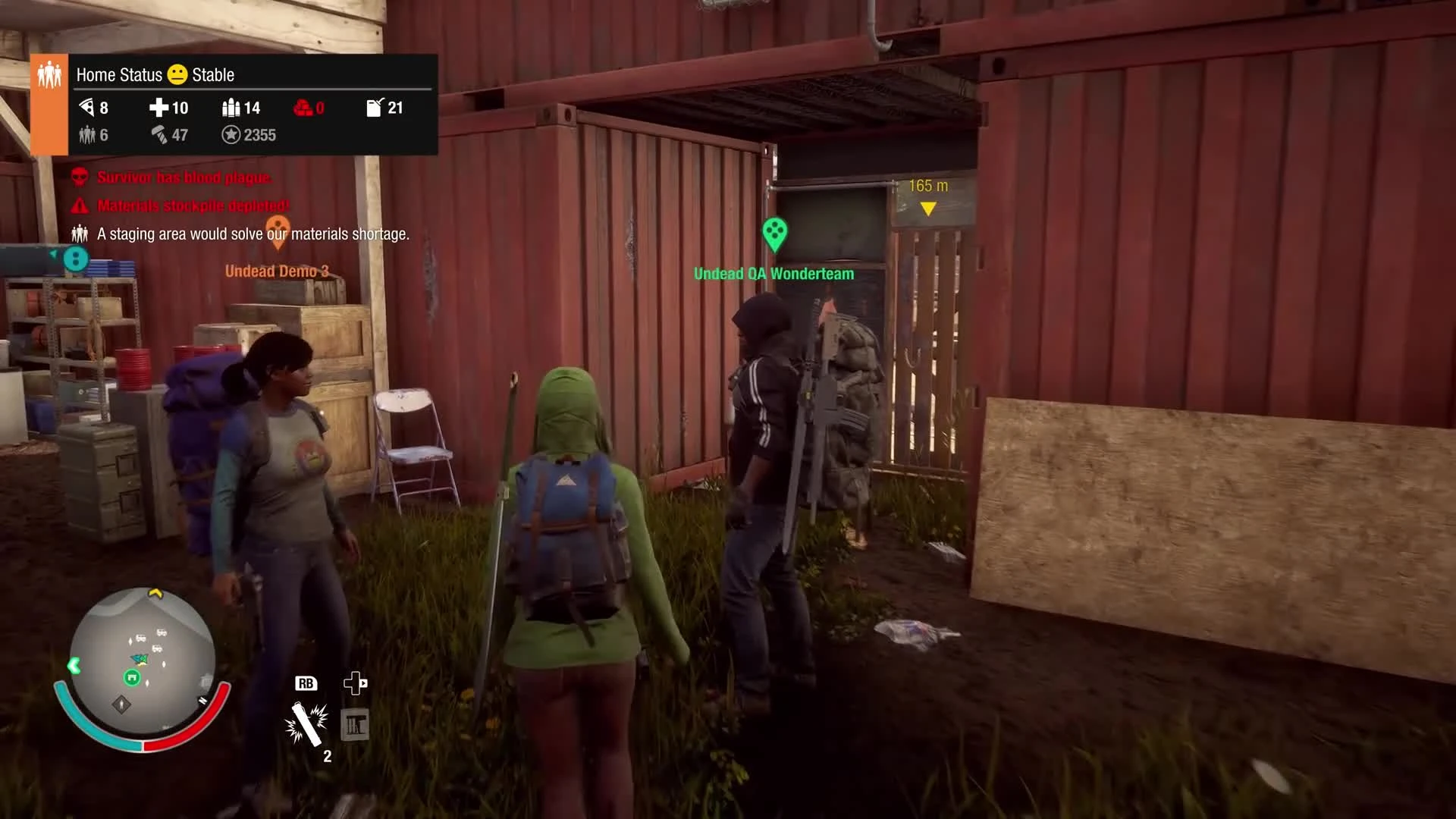Click the yellow 165 m waypoint arrow
The width and height of the screenshot is (1456, 819).
tap(928, 206)
